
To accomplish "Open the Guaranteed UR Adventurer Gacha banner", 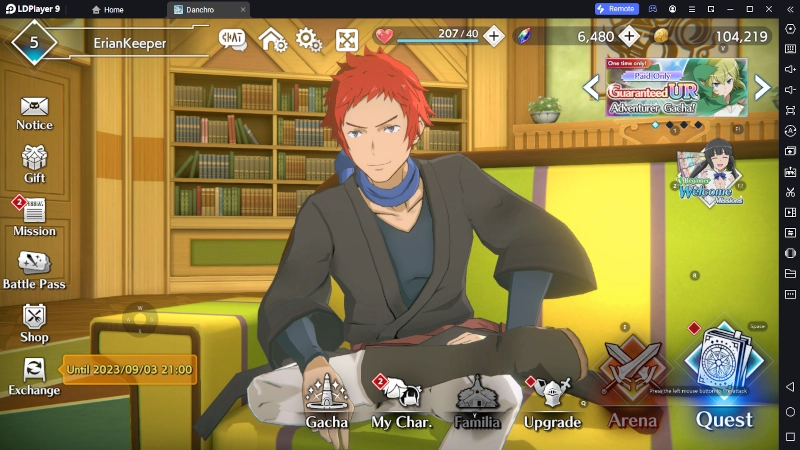I will pos(676,87).
